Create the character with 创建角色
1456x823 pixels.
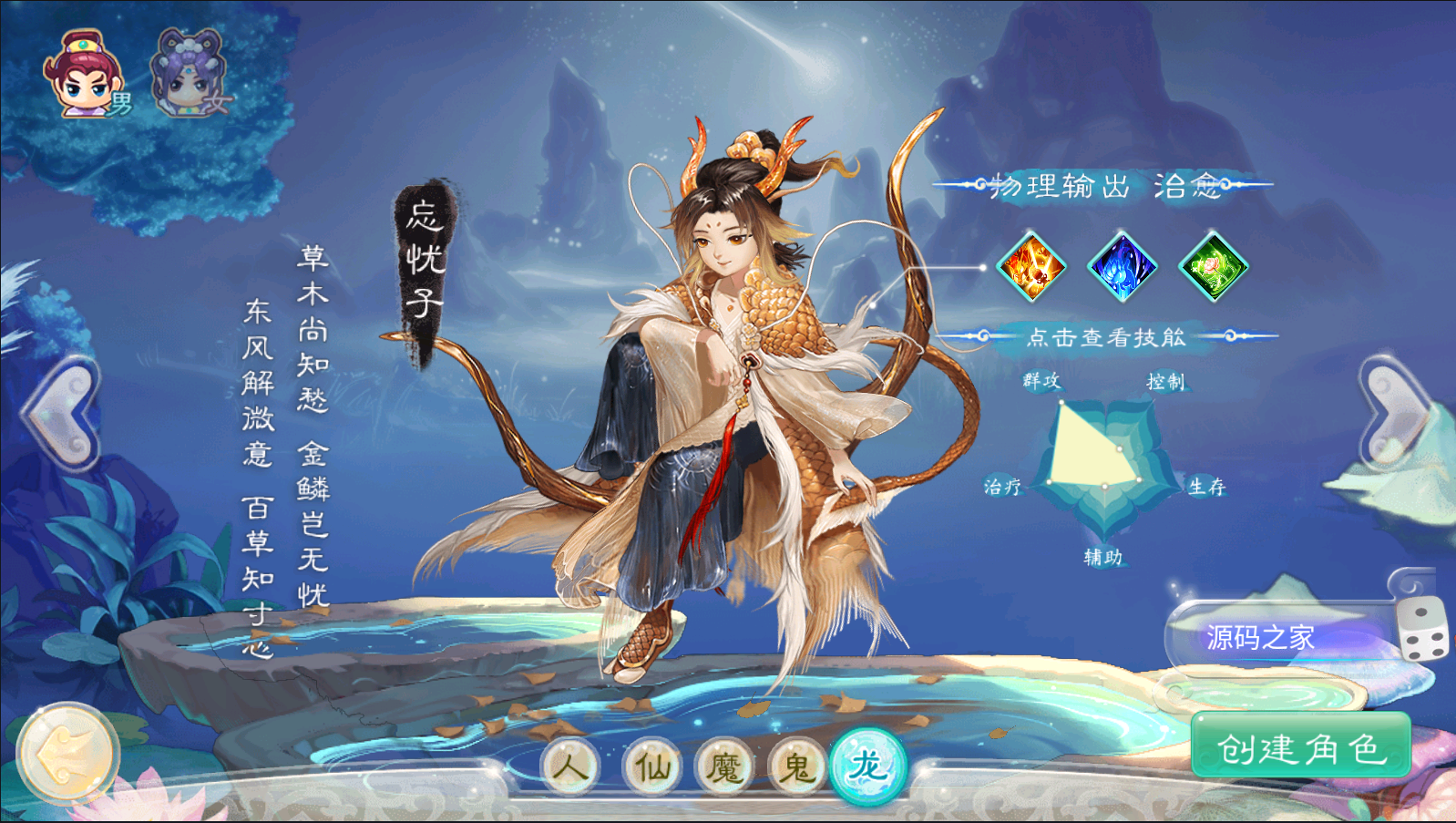(x=1301, y=746)
